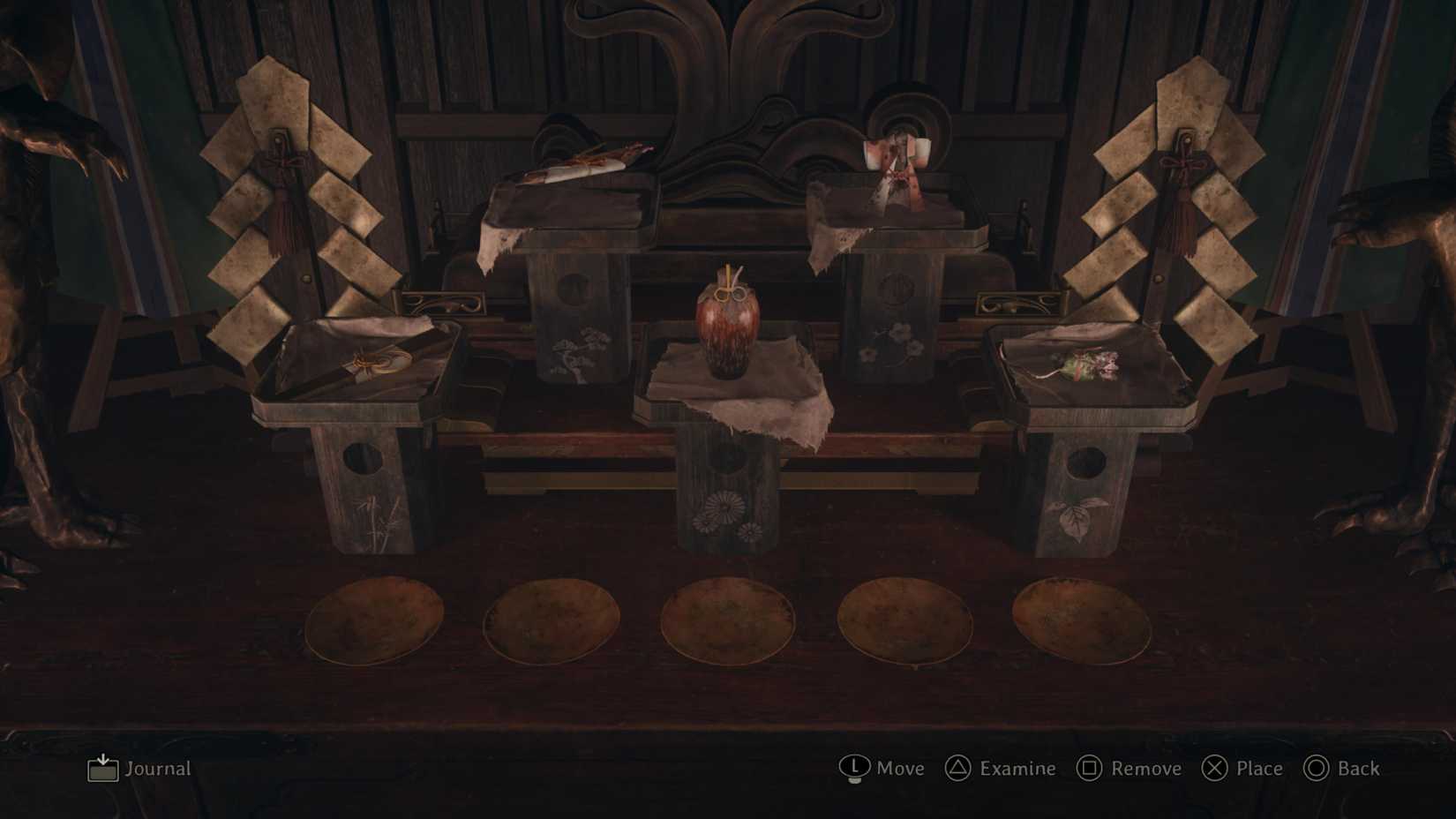
Task: Click the Journal download icon
Action: pos(102,769)
